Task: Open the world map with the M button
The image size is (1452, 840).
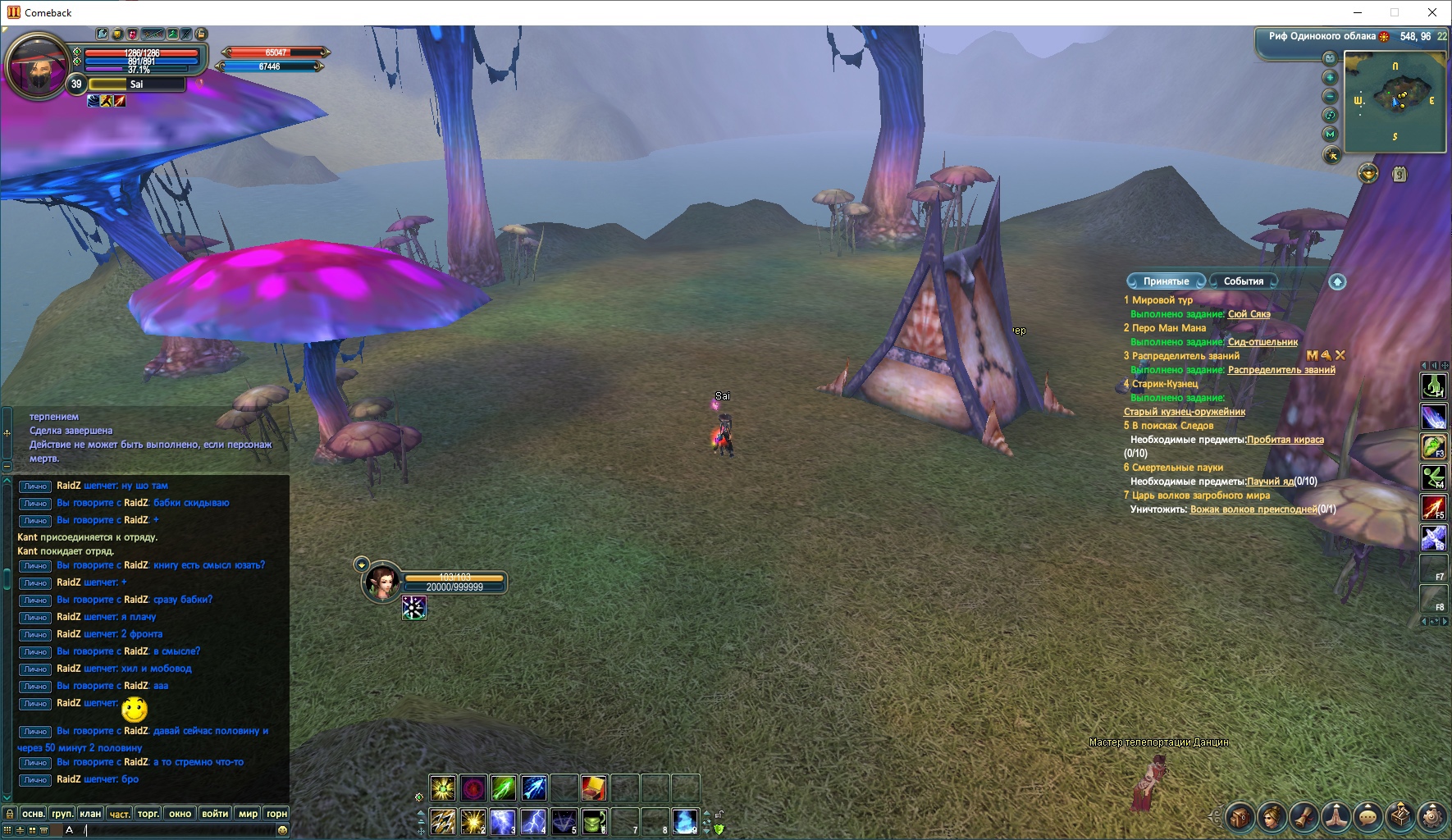Action: tap(1330, 135)
